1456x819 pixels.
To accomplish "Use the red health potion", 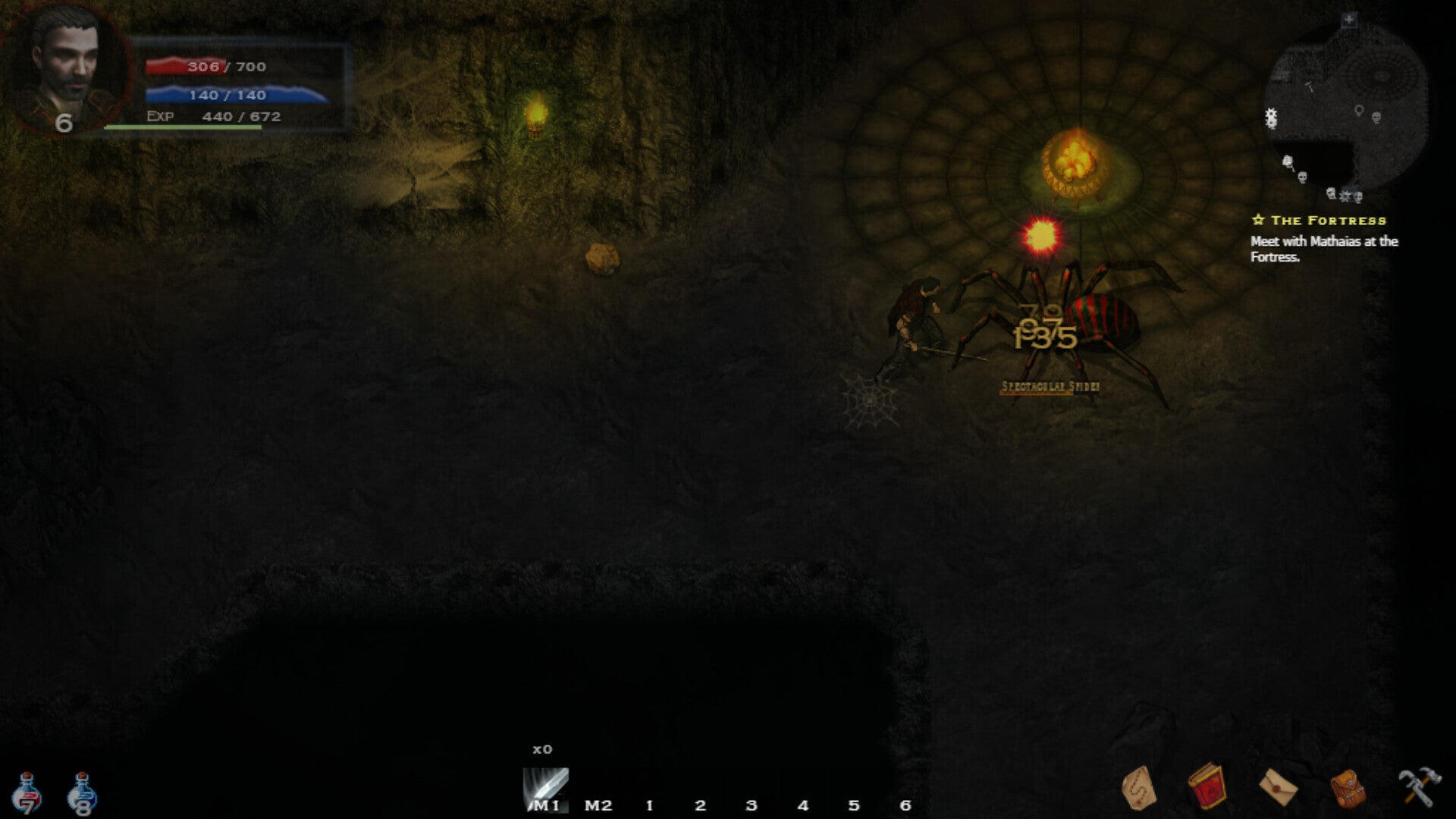I will coord(27,793).
